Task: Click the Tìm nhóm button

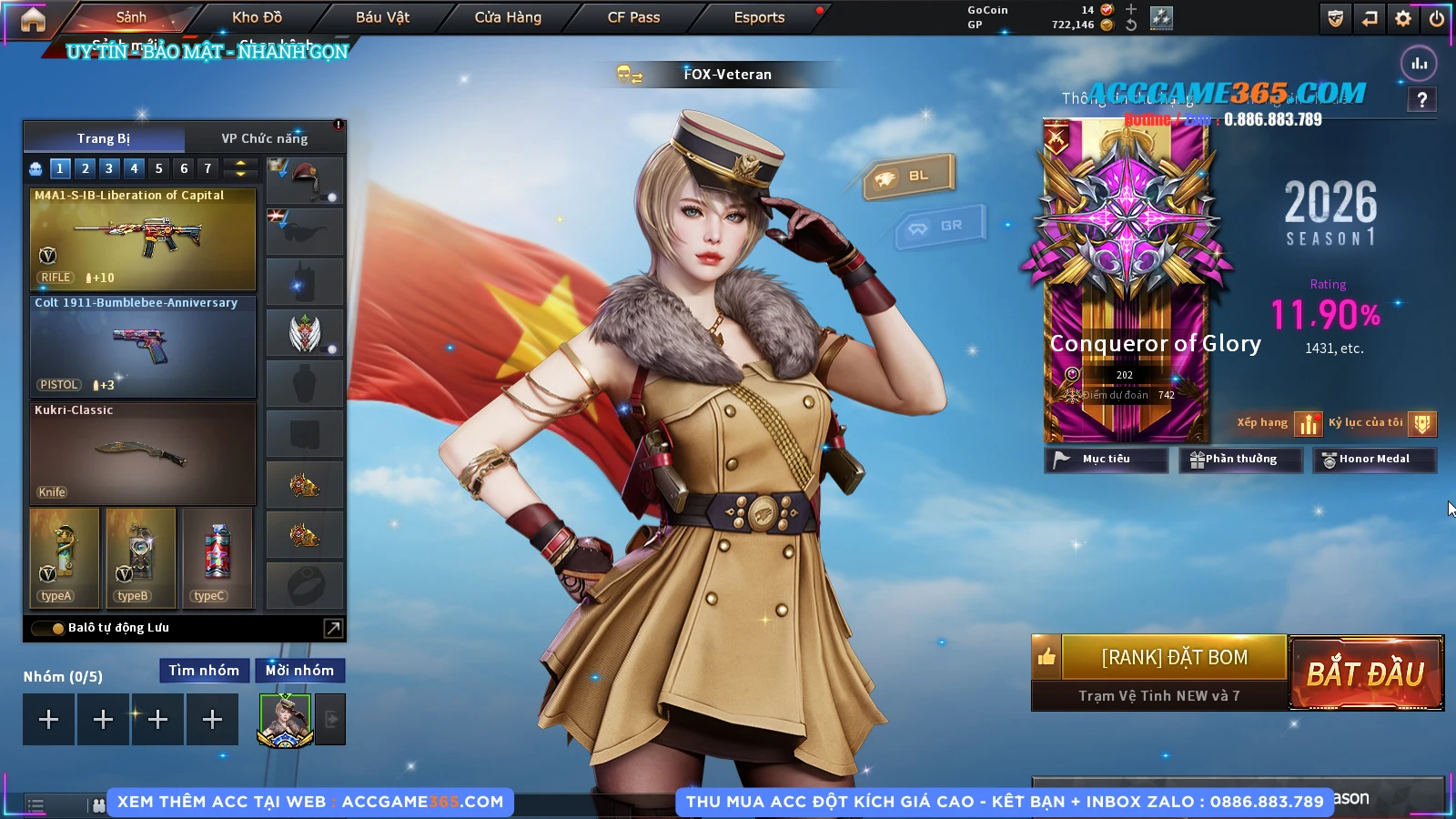Action: click(204, 671)
